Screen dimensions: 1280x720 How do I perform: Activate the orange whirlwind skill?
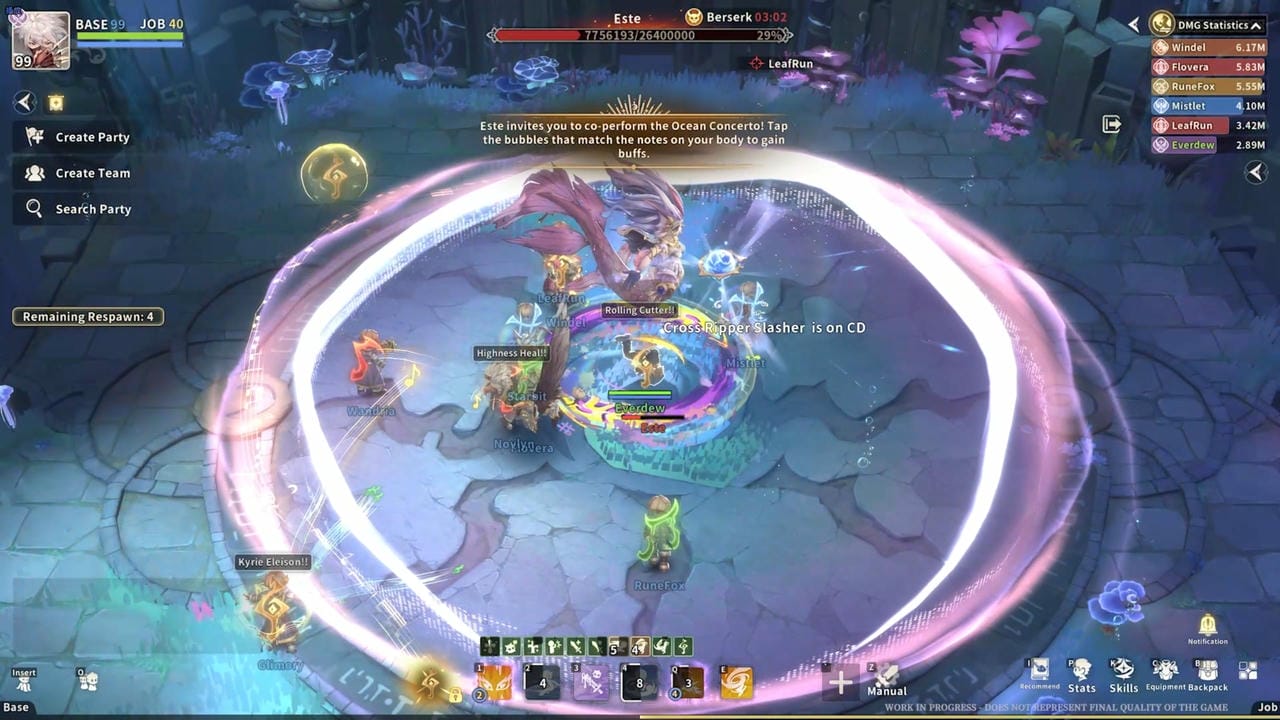(737, 683)
